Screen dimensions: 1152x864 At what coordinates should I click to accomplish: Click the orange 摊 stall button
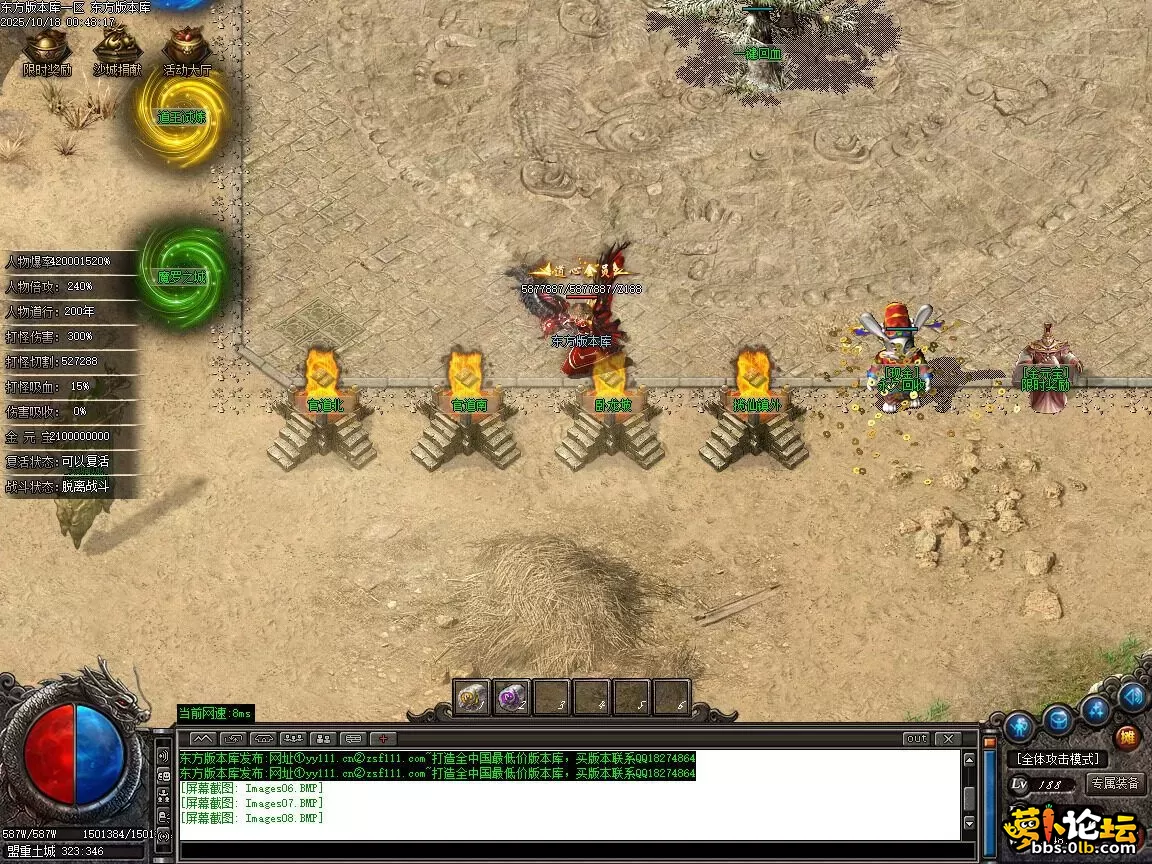coord(1127,737)
